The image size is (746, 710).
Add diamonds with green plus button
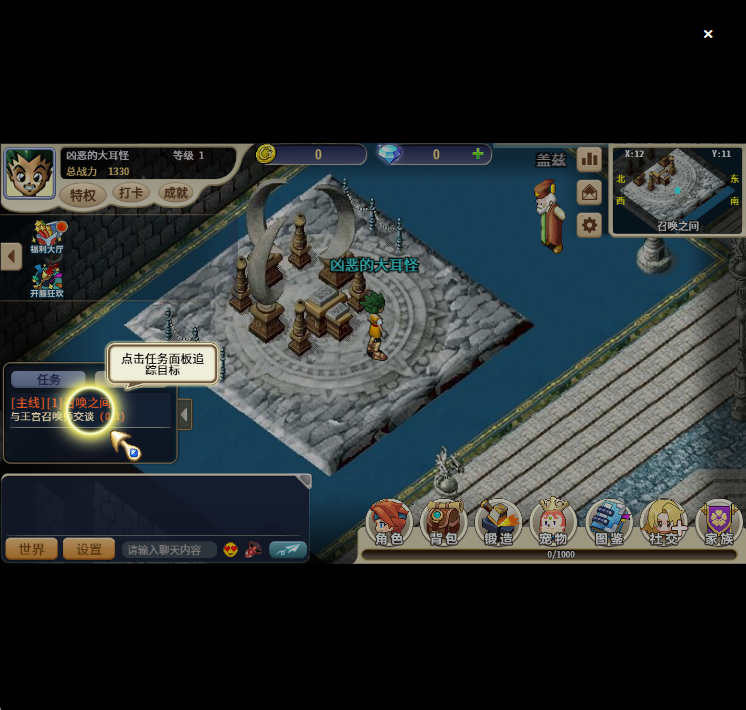pyautogui.click(x=478, y=154)
